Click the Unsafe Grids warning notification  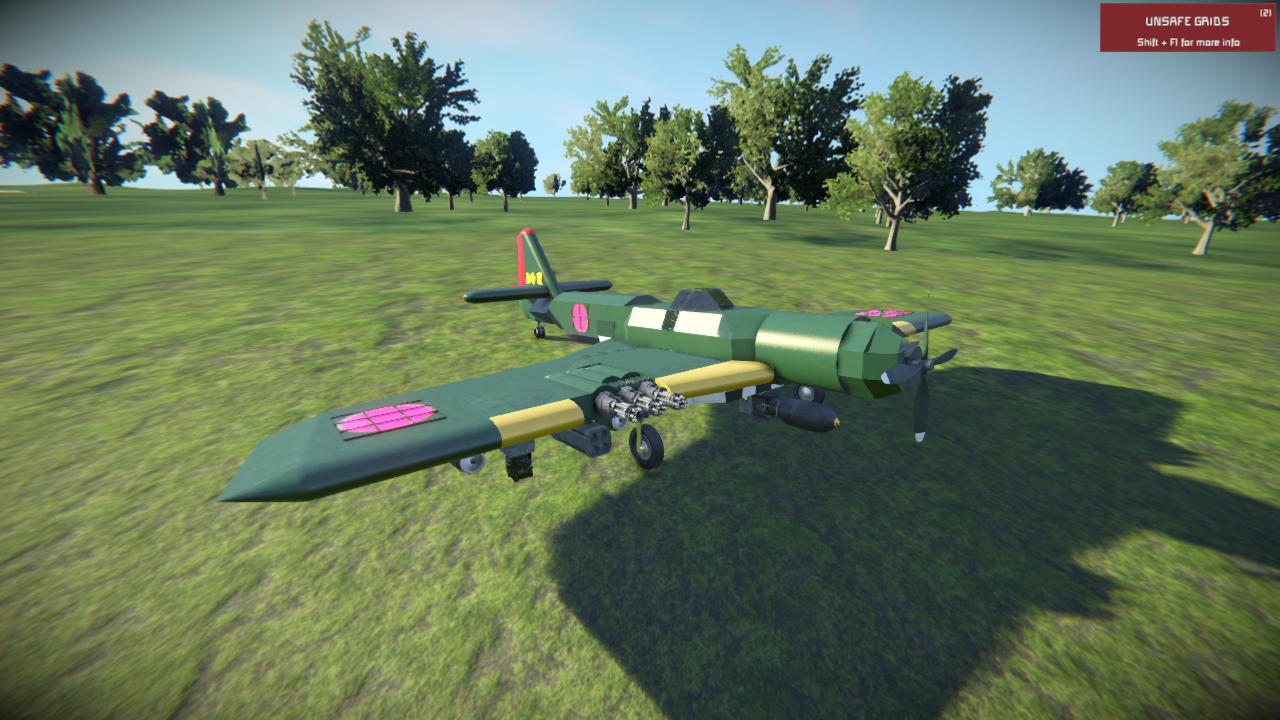[x=1187, y=28]
